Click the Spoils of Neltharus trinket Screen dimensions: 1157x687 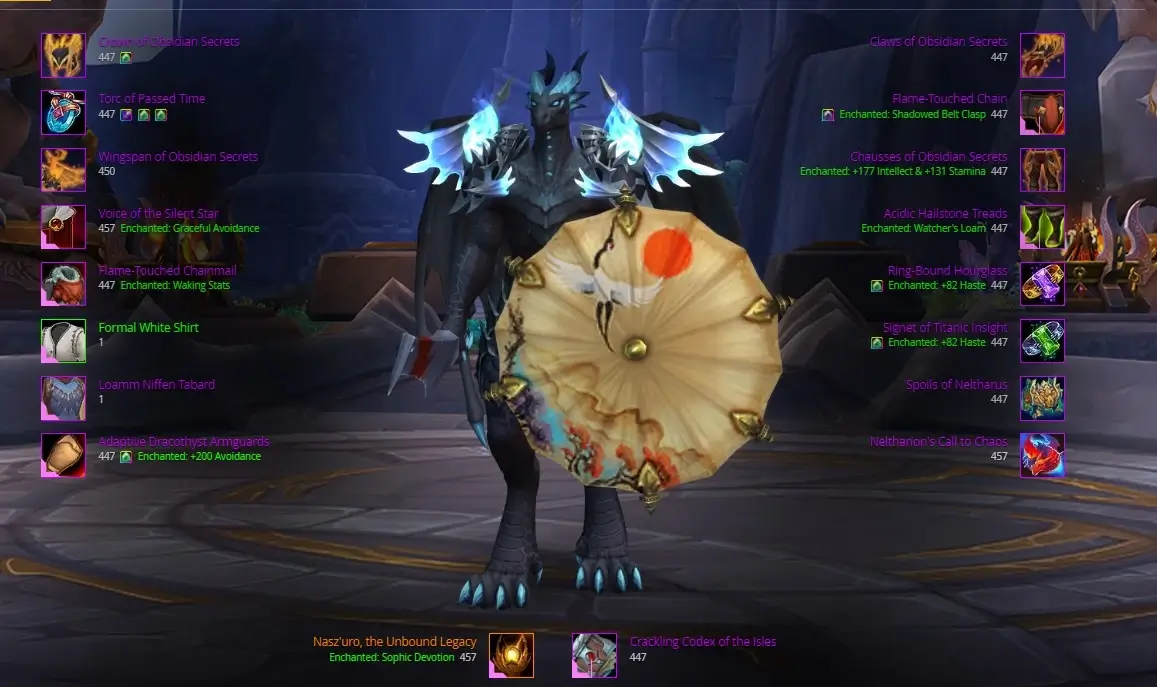(x=1042, y=398)
